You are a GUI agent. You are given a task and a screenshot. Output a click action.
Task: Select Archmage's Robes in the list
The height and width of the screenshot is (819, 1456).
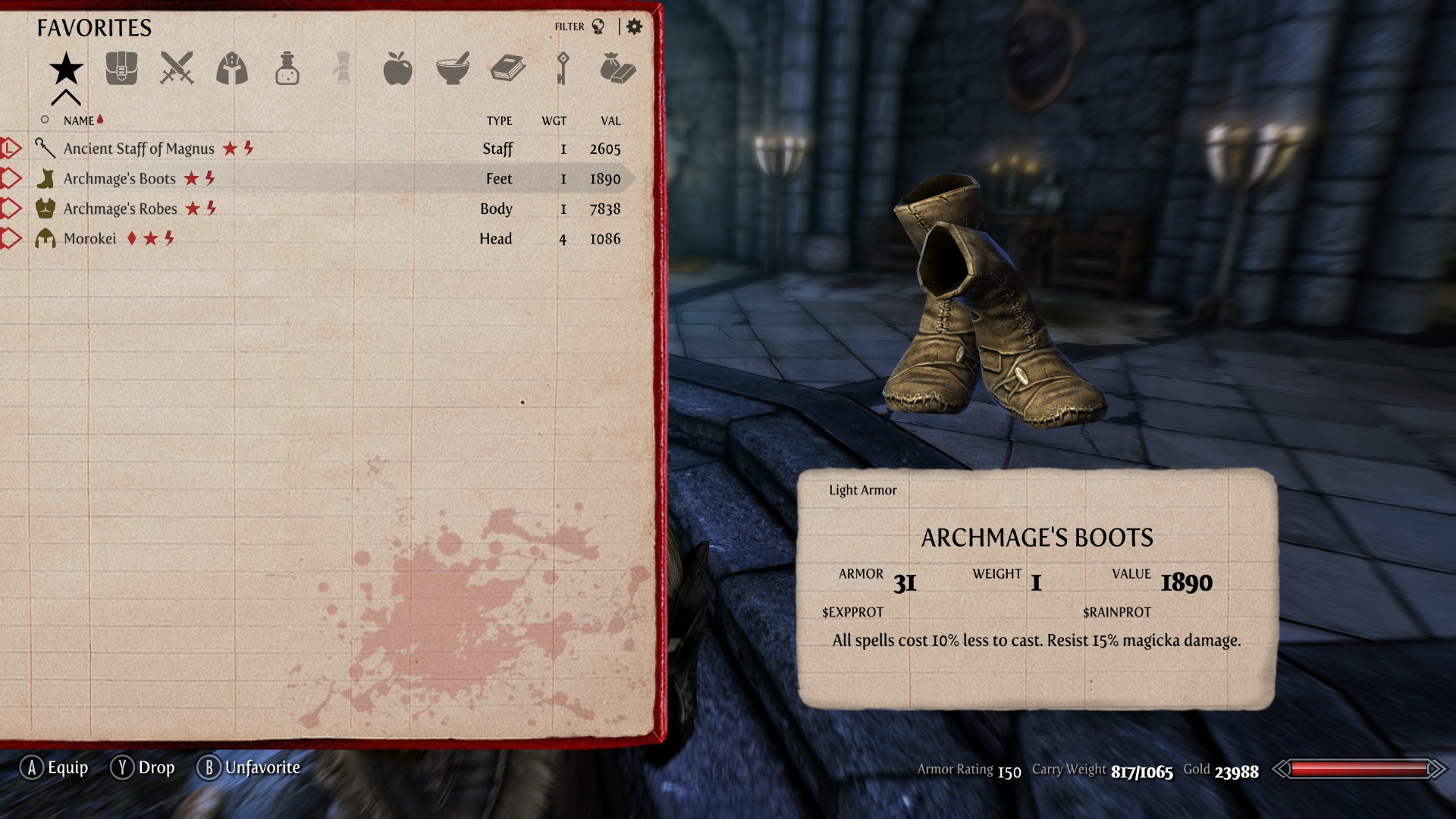(x=121, y=209)
